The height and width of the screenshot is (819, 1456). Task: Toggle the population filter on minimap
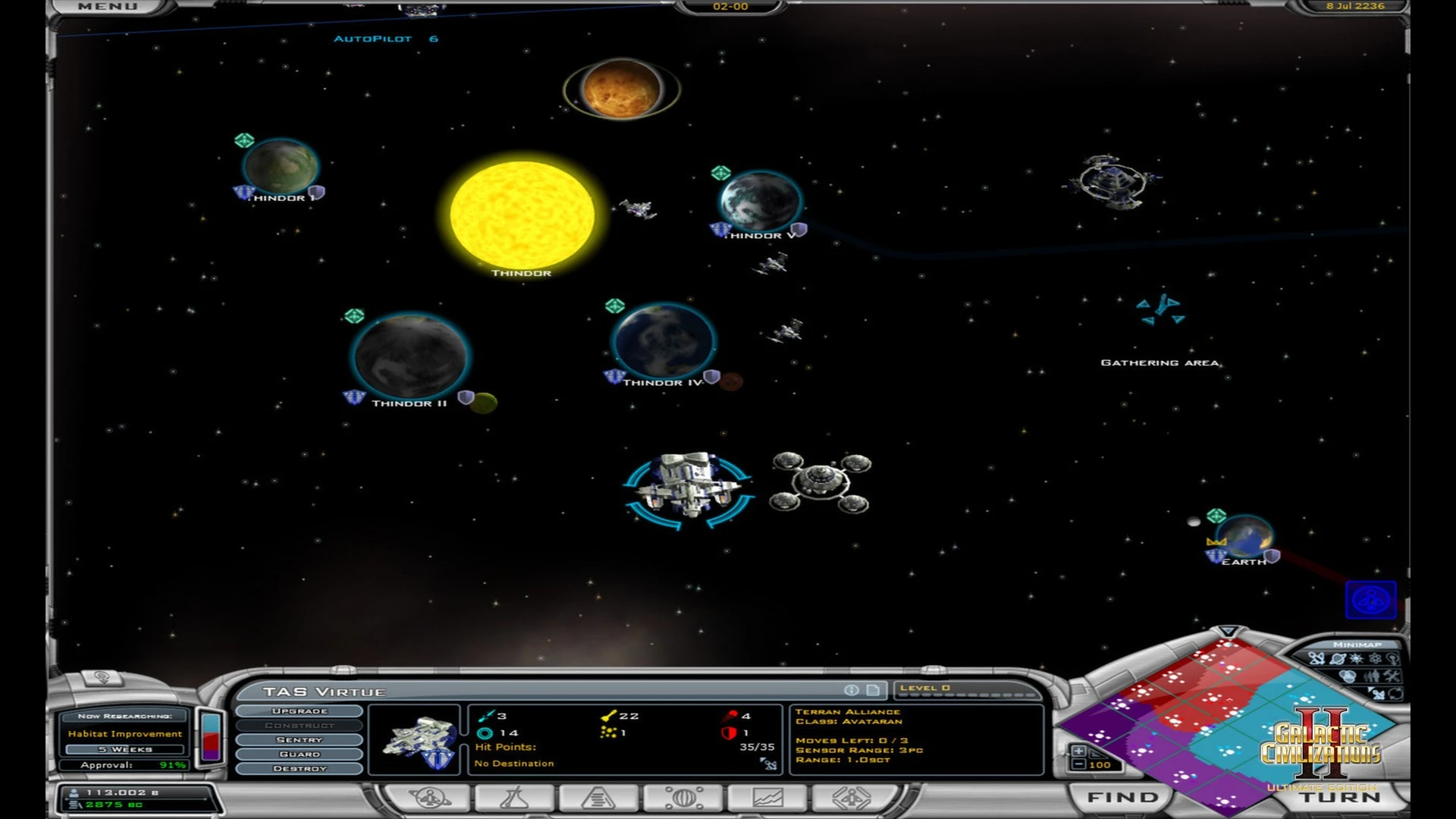click(x=1371, y=676)
